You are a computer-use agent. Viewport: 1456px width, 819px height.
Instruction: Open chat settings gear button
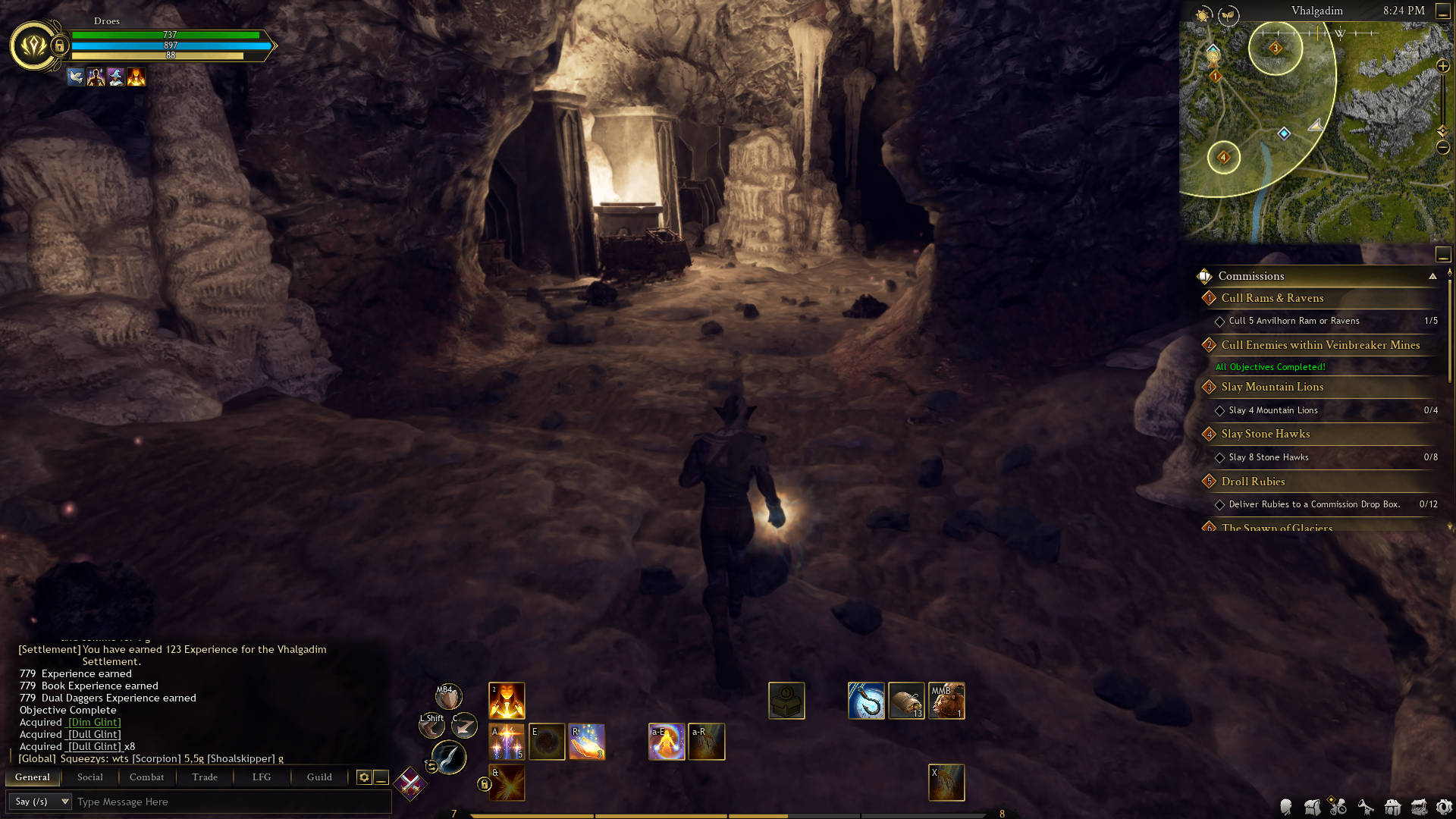364,777
